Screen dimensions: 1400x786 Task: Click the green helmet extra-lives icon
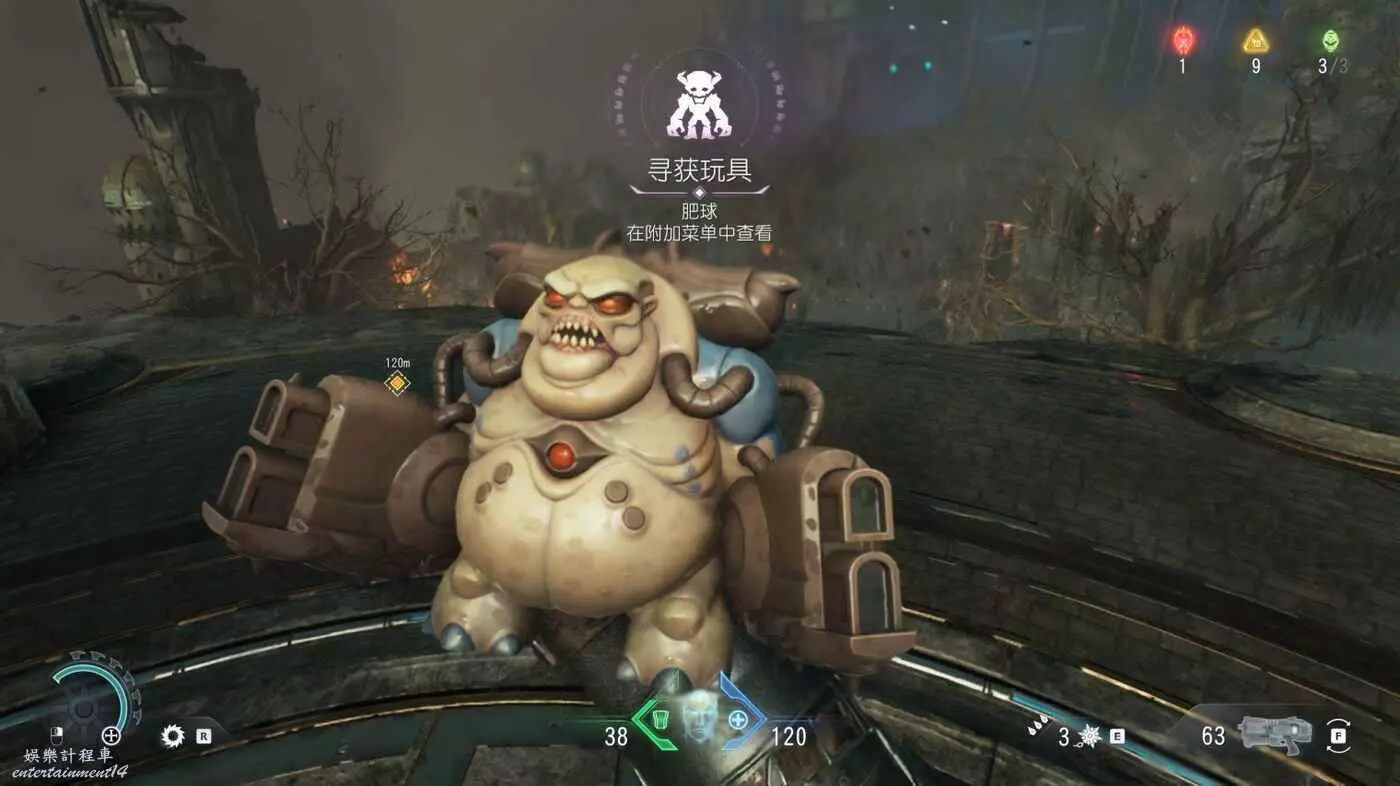click(x=1329, y=41)
